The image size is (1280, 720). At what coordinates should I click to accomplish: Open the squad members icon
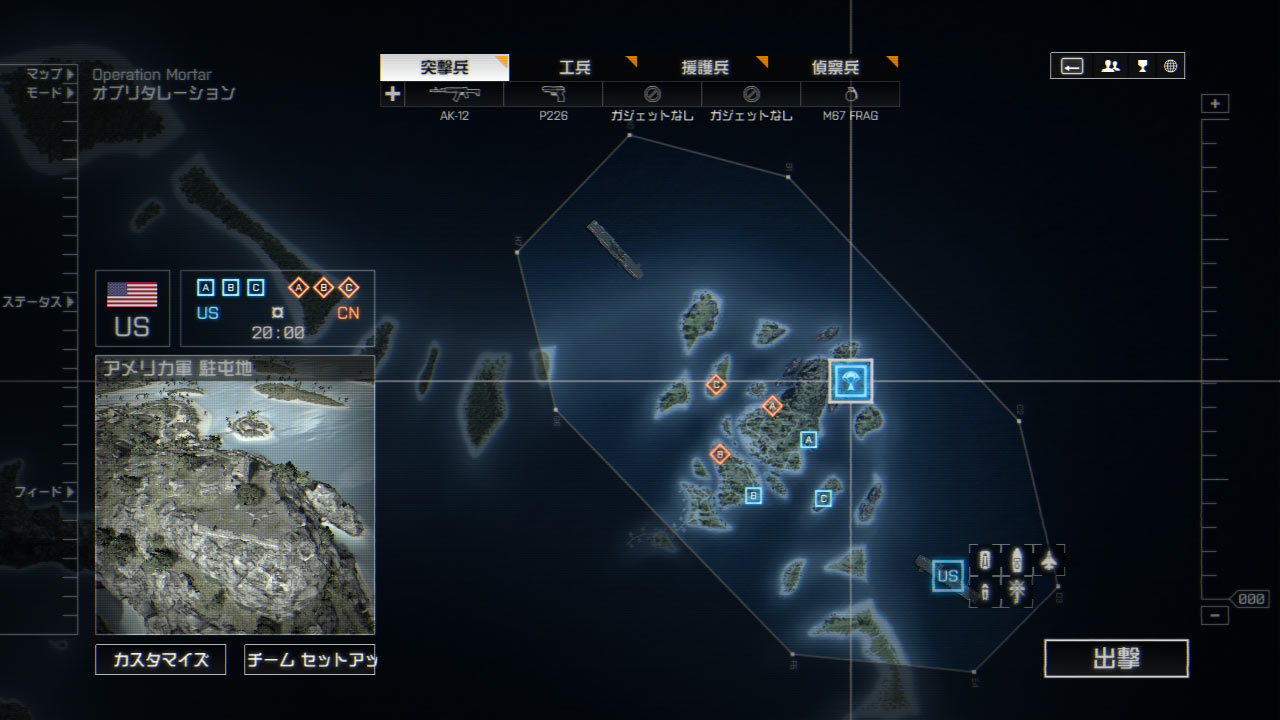pyautogui.click(x=1110, y=66)
